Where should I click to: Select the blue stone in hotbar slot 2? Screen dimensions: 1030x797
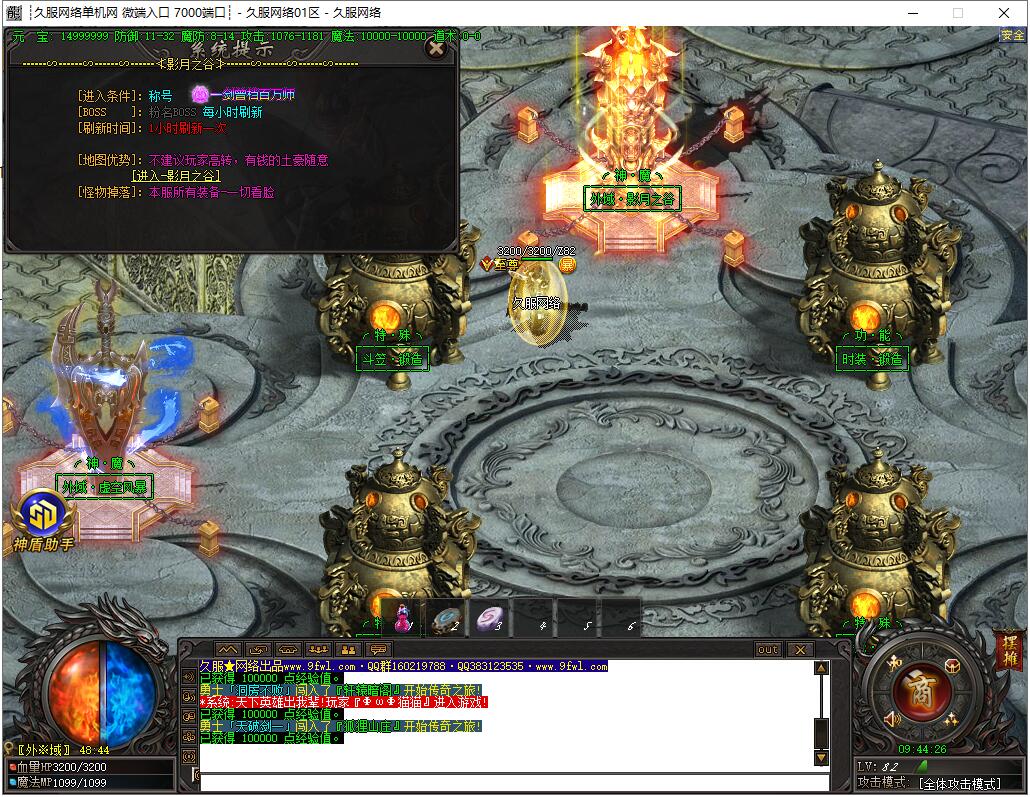447,619
